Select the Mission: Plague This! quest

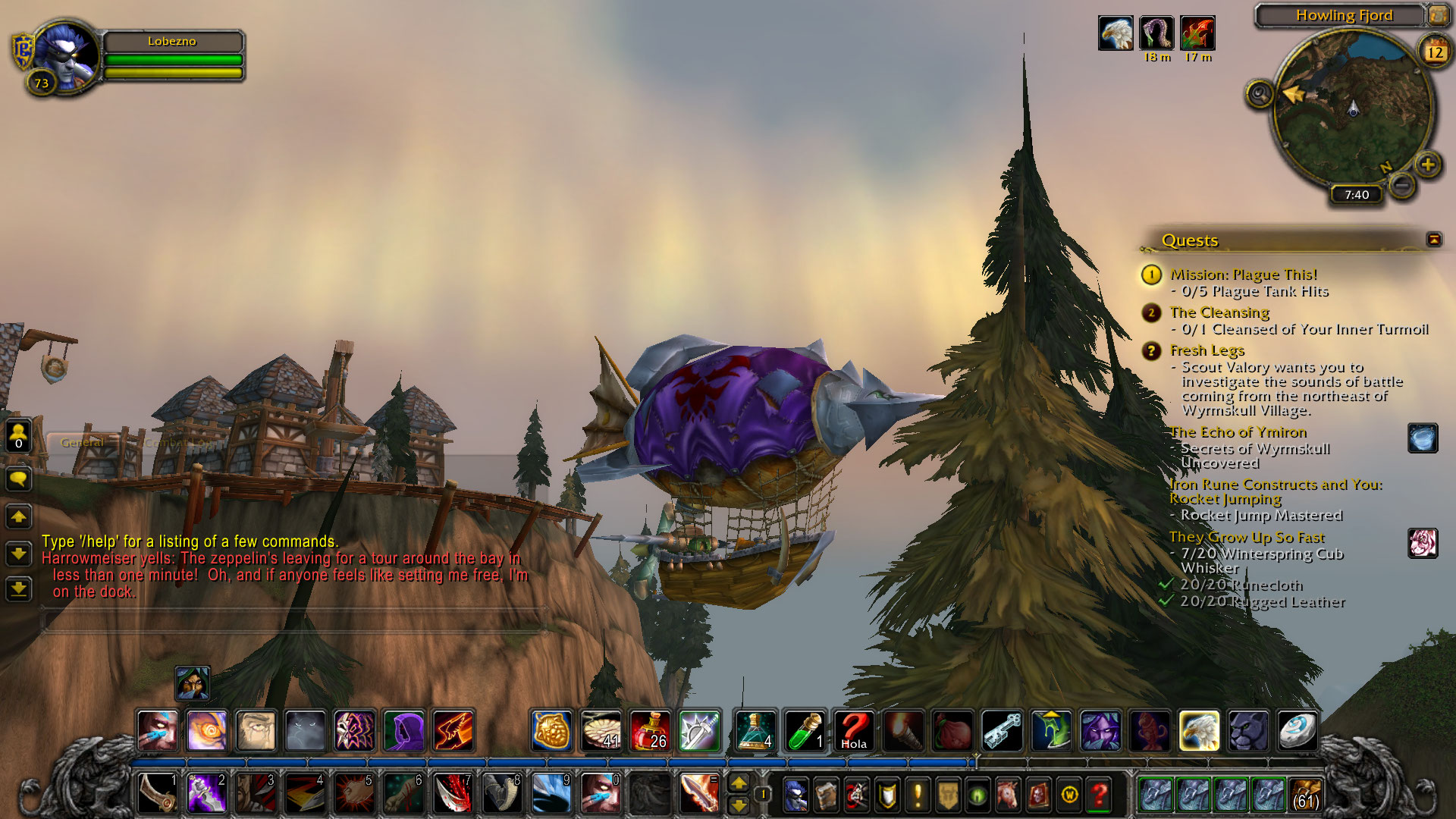[x=1243, y=275]
